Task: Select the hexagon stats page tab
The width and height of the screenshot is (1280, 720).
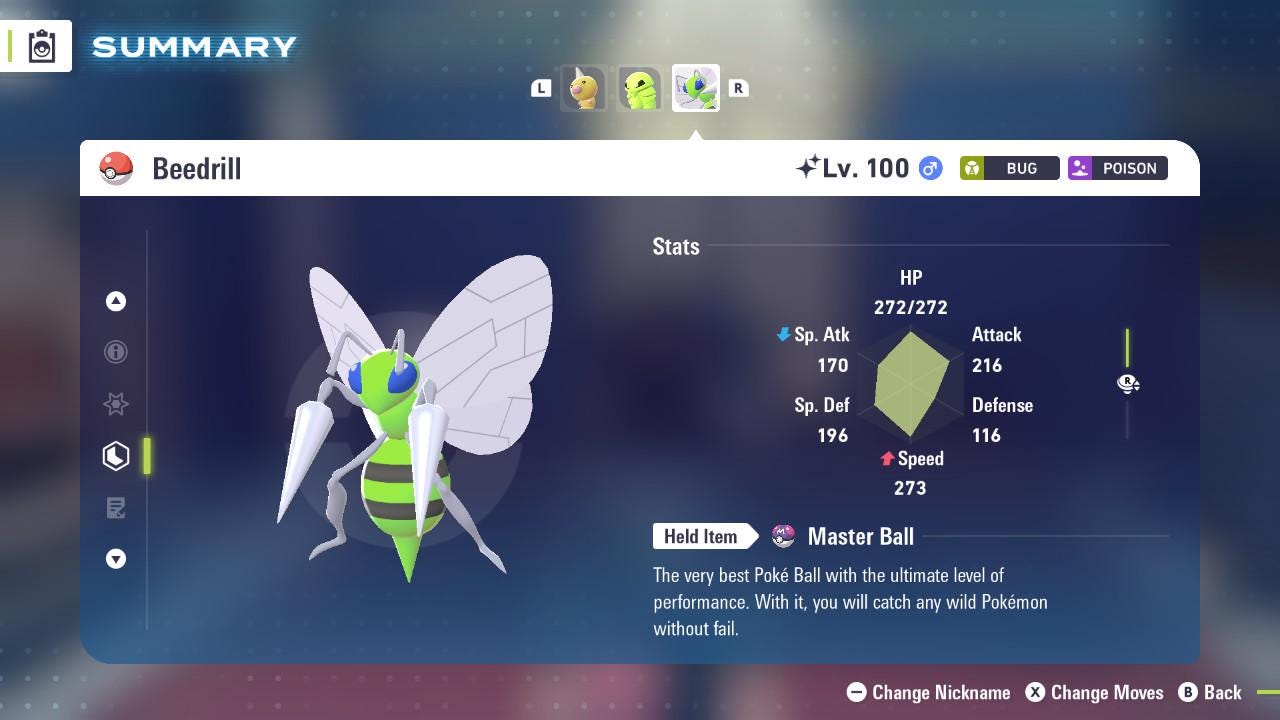Action: click(116, 456)
